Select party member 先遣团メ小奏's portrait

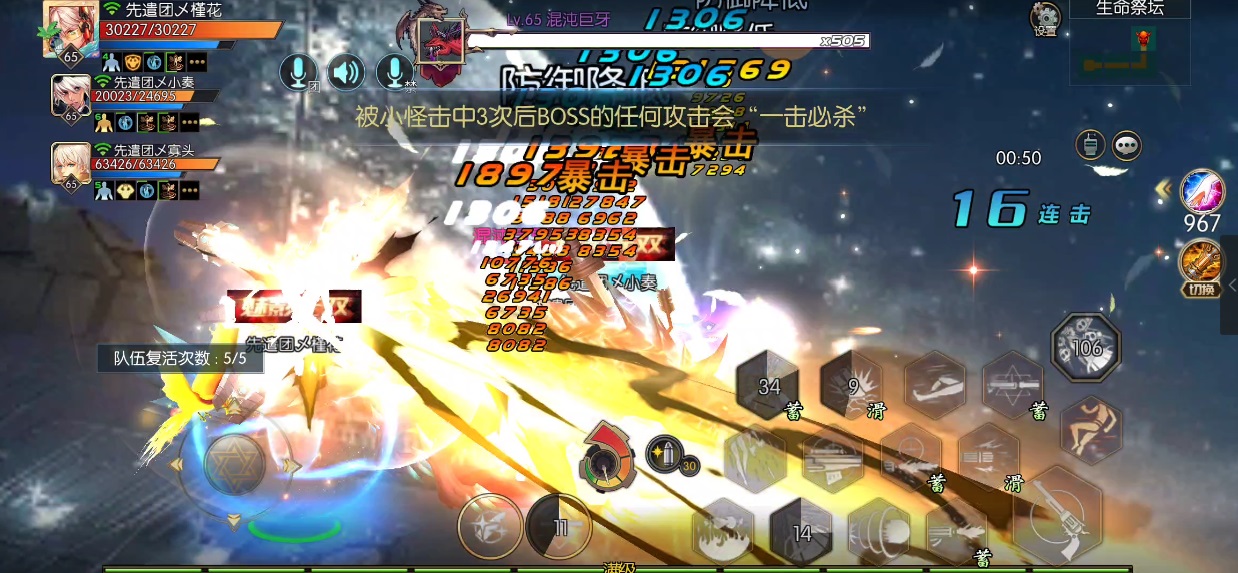pyautogui.click(x=71, y=98)
